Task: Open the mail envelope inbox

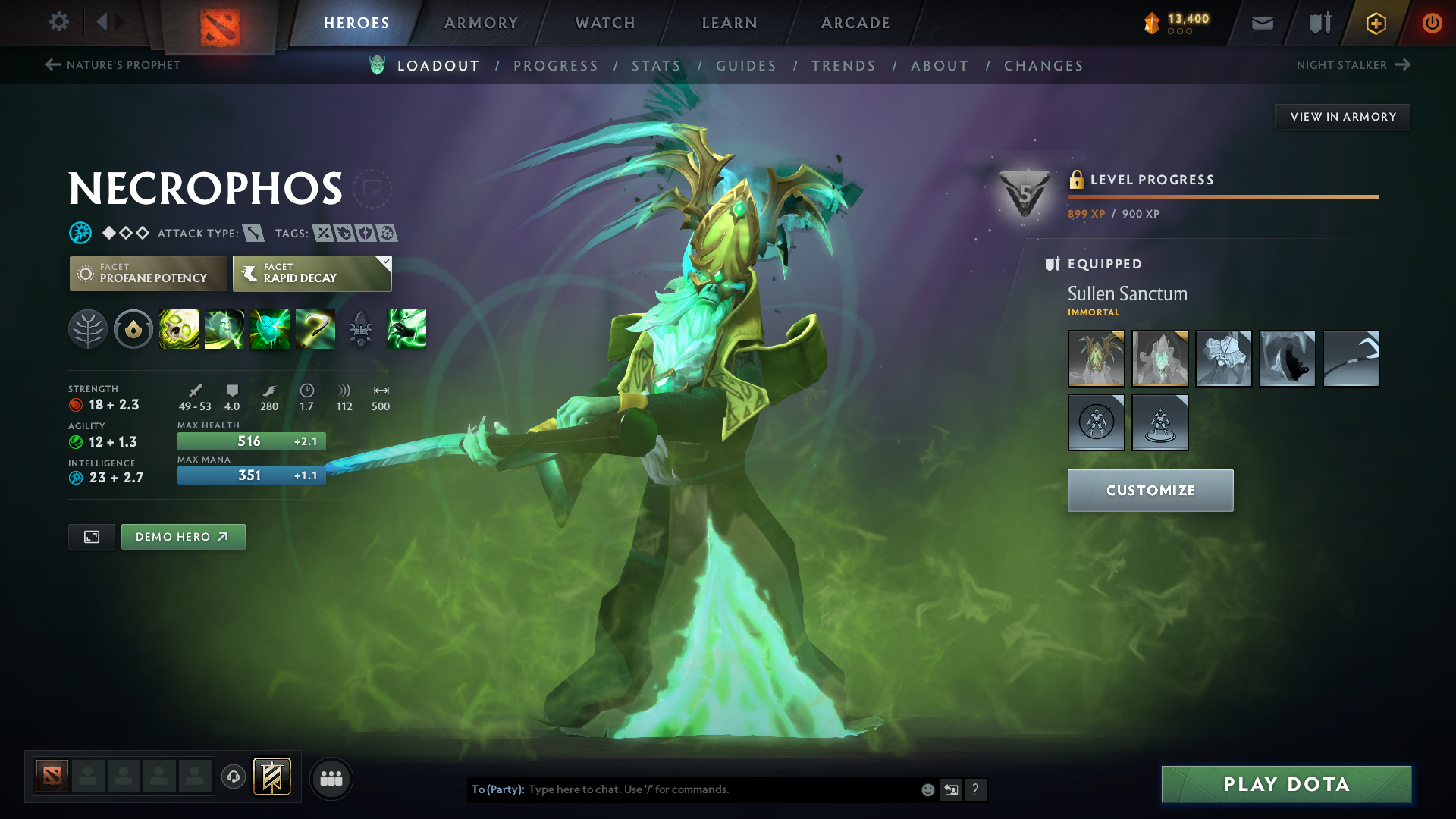Action: 1263,23
